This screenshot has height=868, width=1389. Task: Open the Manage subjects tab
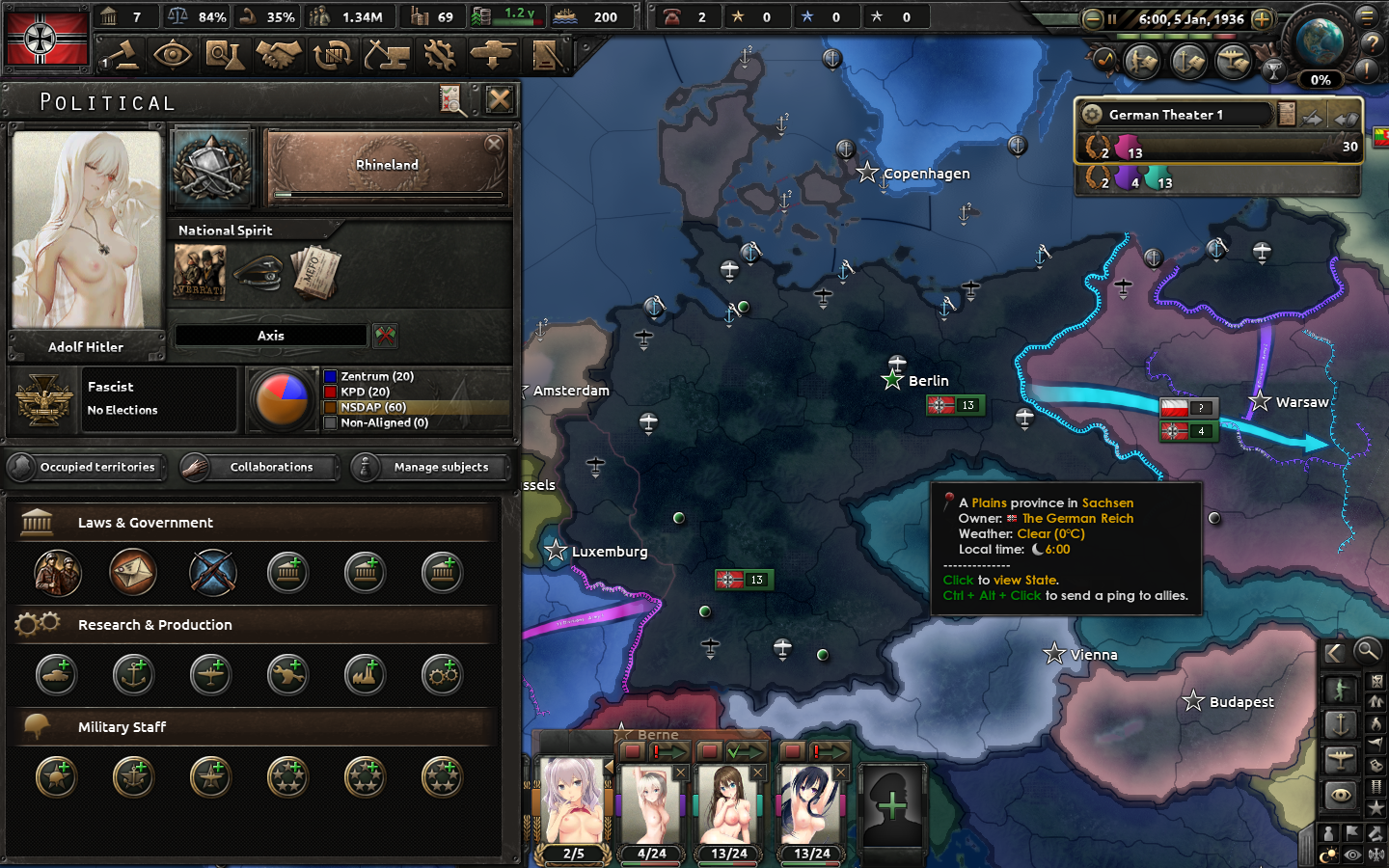[428, 467]
